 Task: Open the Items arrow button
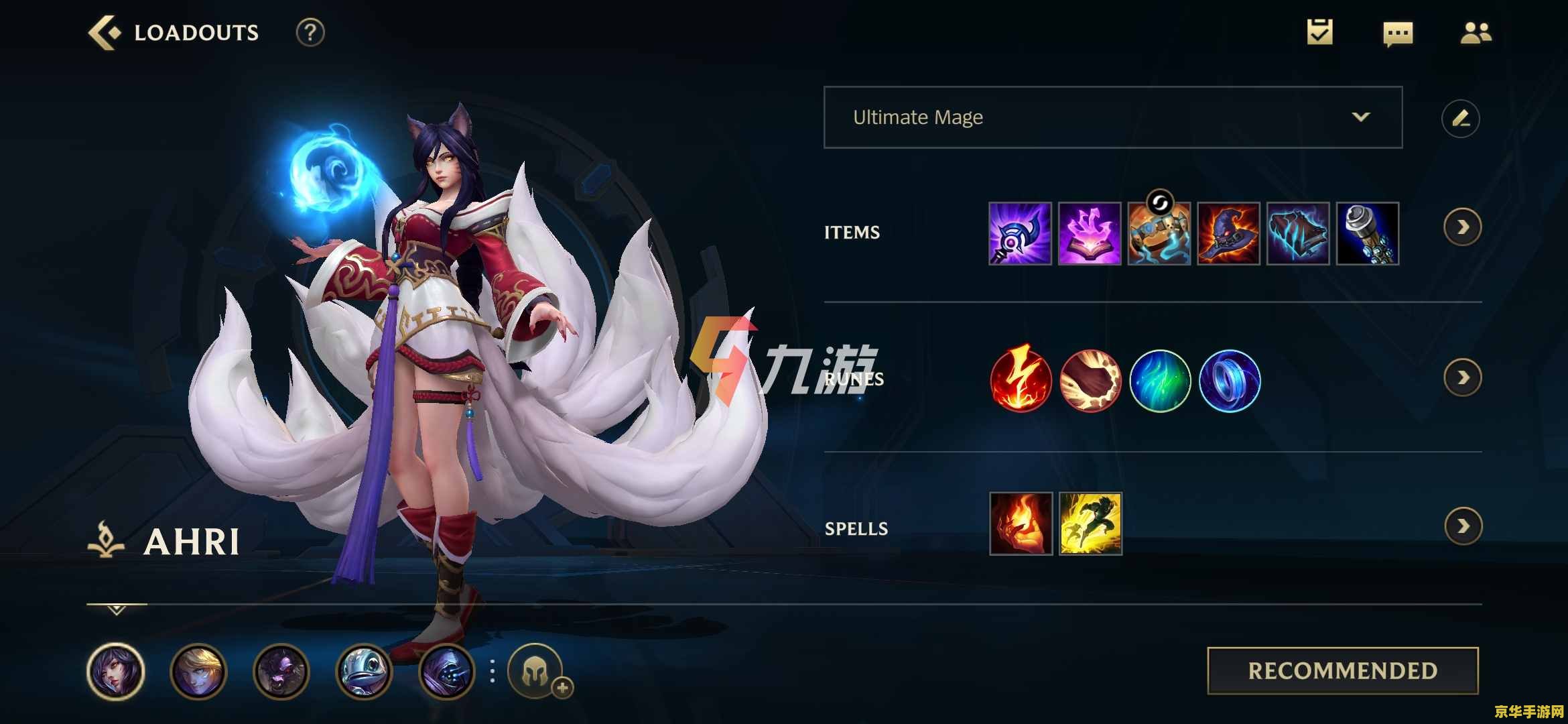(1462, 227)
